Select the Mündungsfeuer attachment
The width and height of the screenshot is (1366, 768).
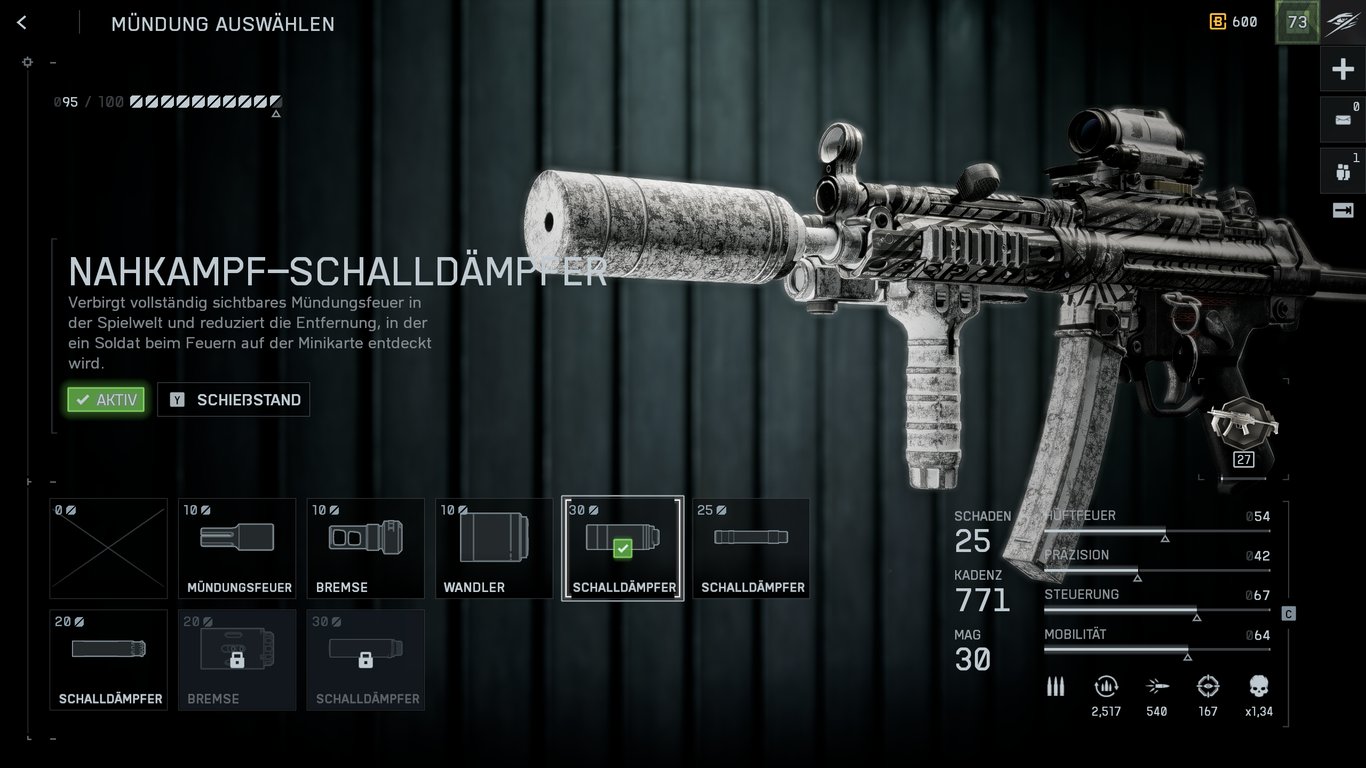(236, 548)
